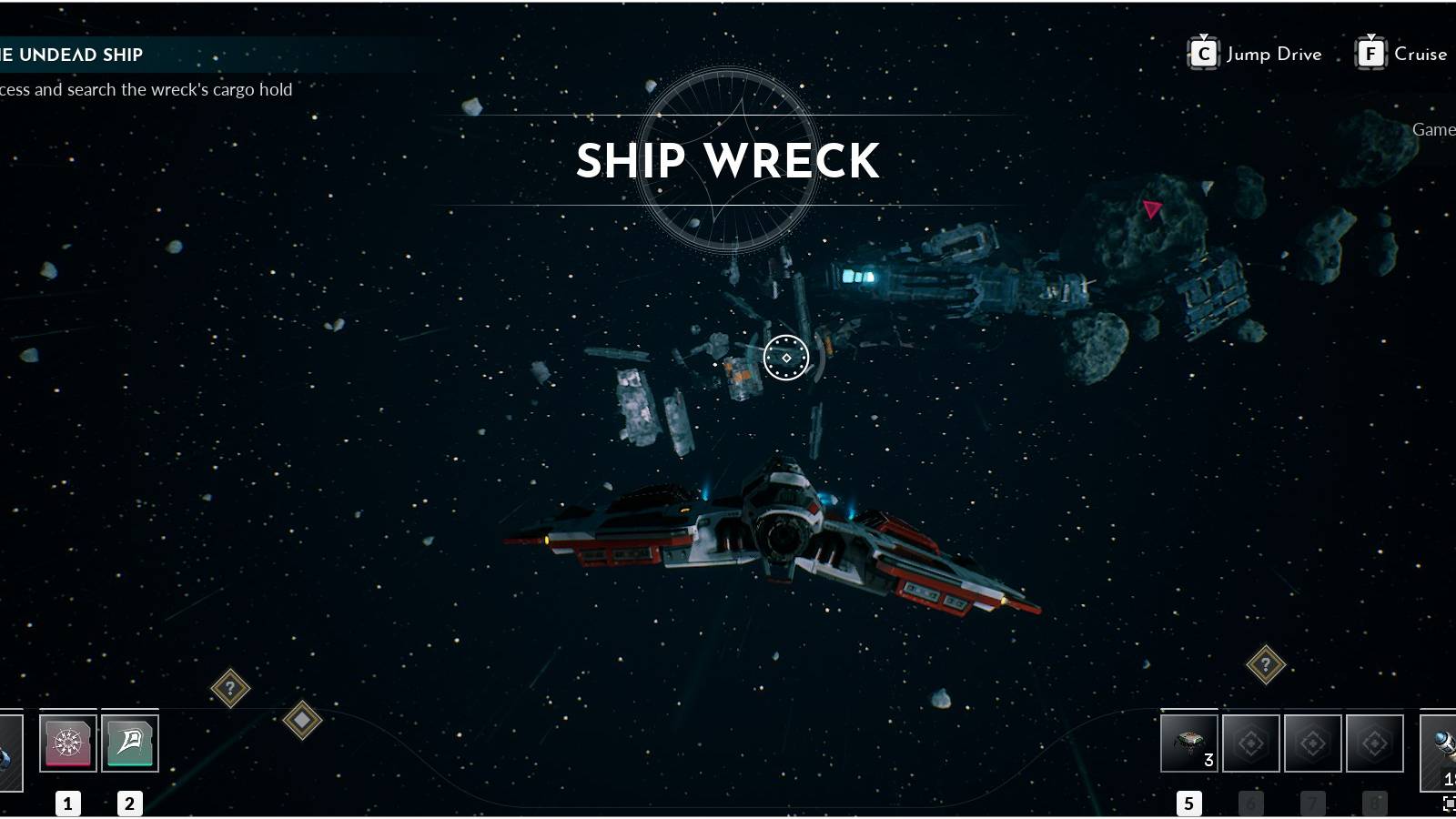The width and height of the screenshot is (1456, 819).
Task: Click the SHIP WRECK compass ring
Action: point(729,160)
